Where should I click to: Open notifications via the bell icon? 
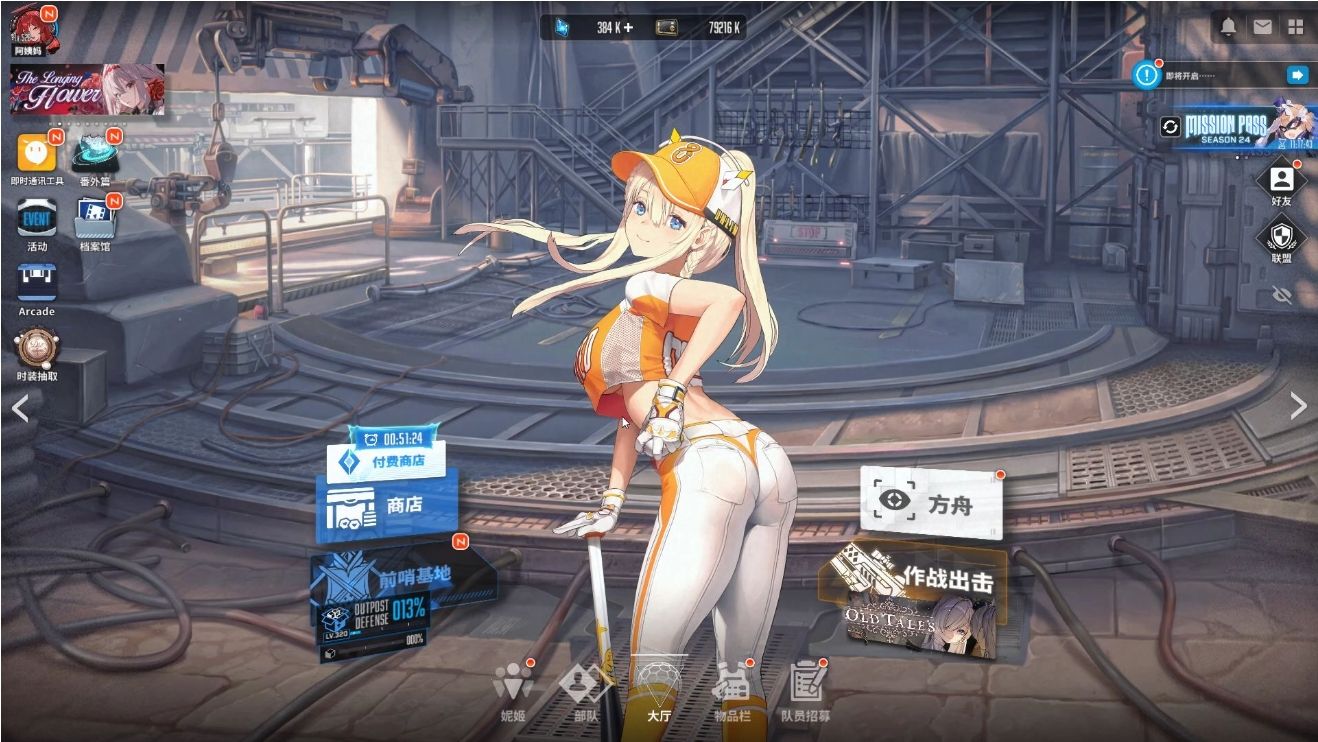coord(1227,26)
